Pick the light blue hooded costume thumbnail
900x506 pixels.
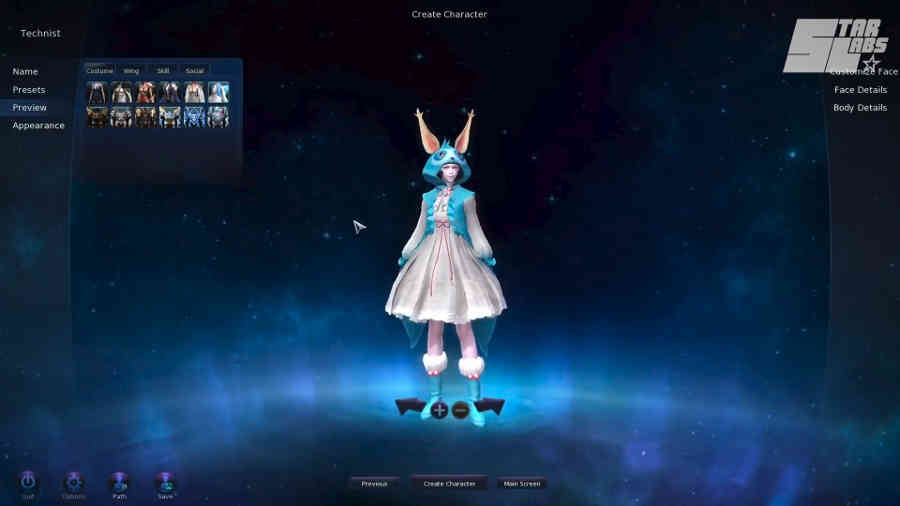[x=218, y=93]
